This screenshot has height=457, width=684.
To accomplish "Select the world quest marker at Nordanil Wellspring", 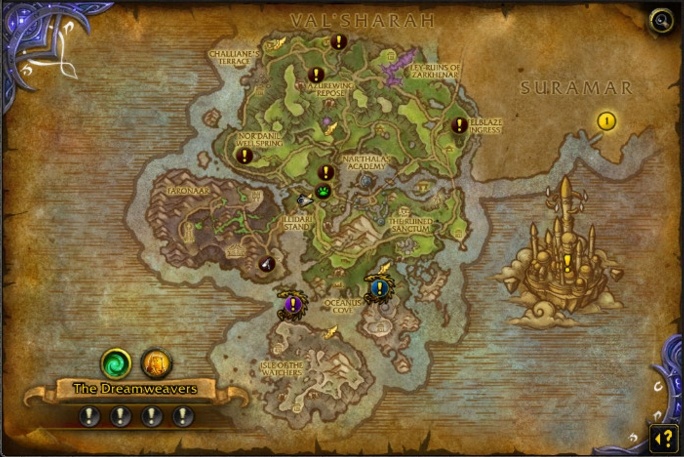I will coord(244,156).
